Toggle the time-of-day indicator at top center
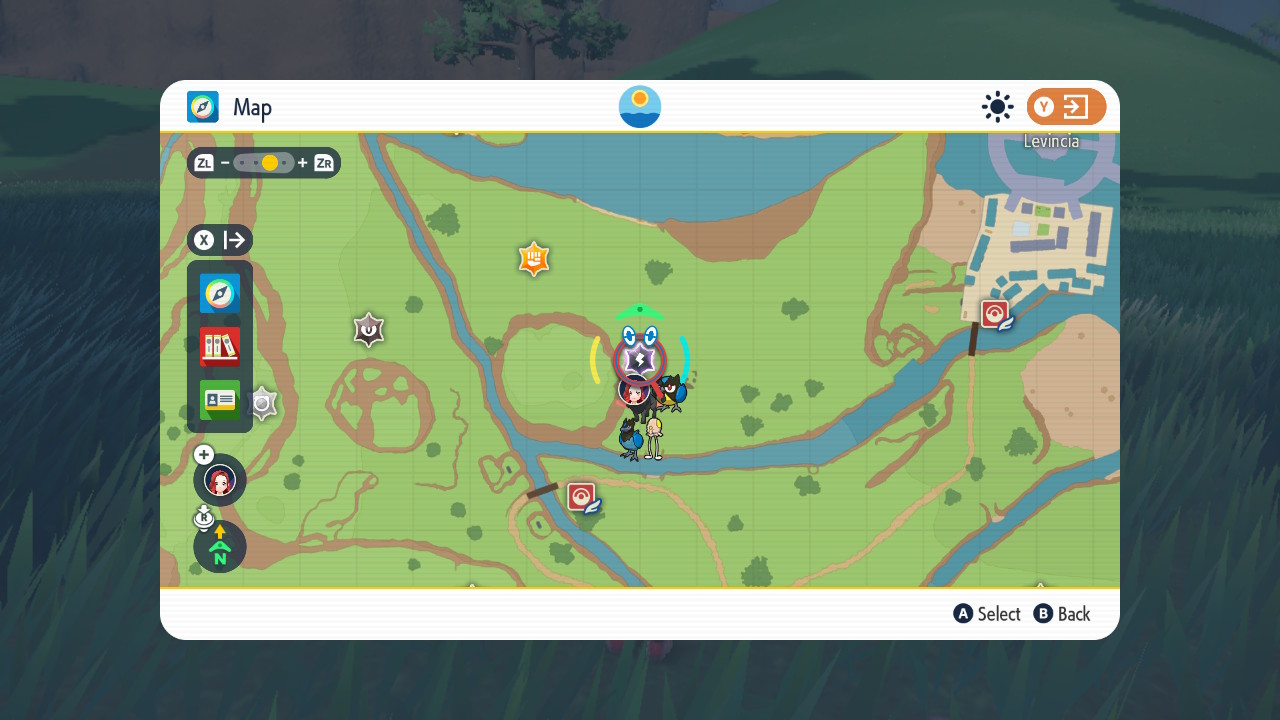 [639, 106]
